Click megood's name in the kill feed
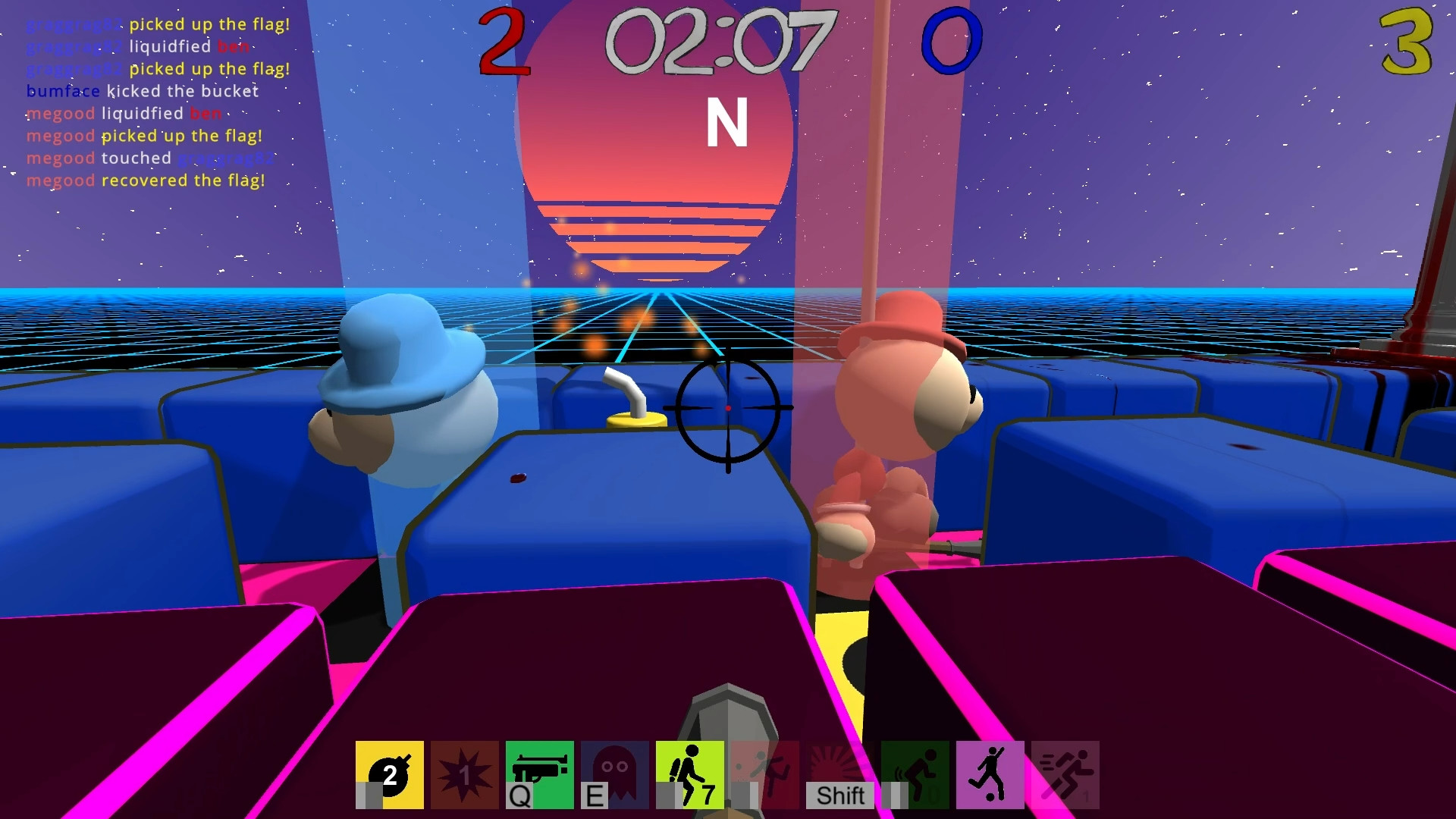1456x819 pixels. (60, 113)
